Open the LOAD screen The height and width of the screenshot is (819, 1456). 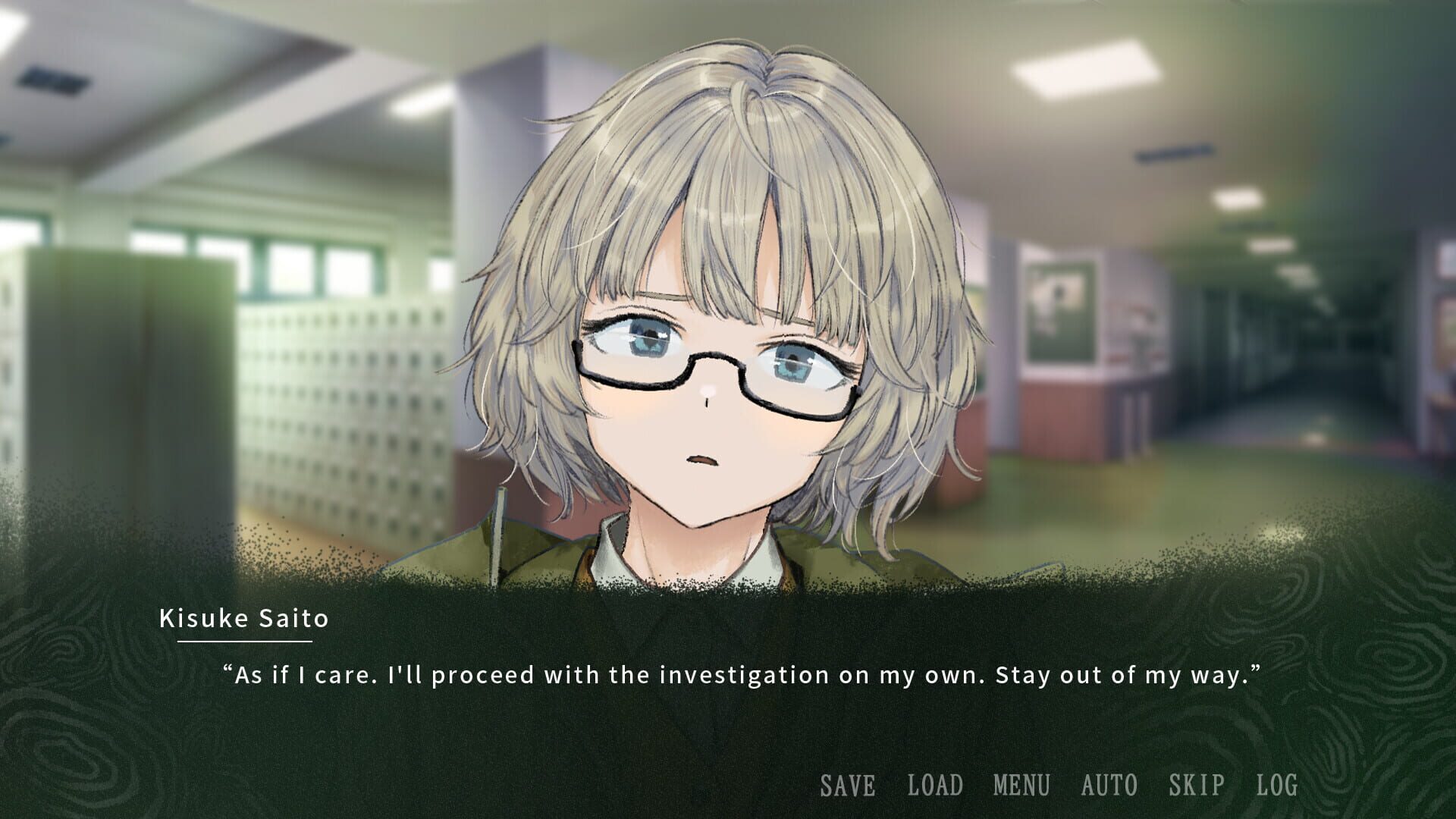934,786
